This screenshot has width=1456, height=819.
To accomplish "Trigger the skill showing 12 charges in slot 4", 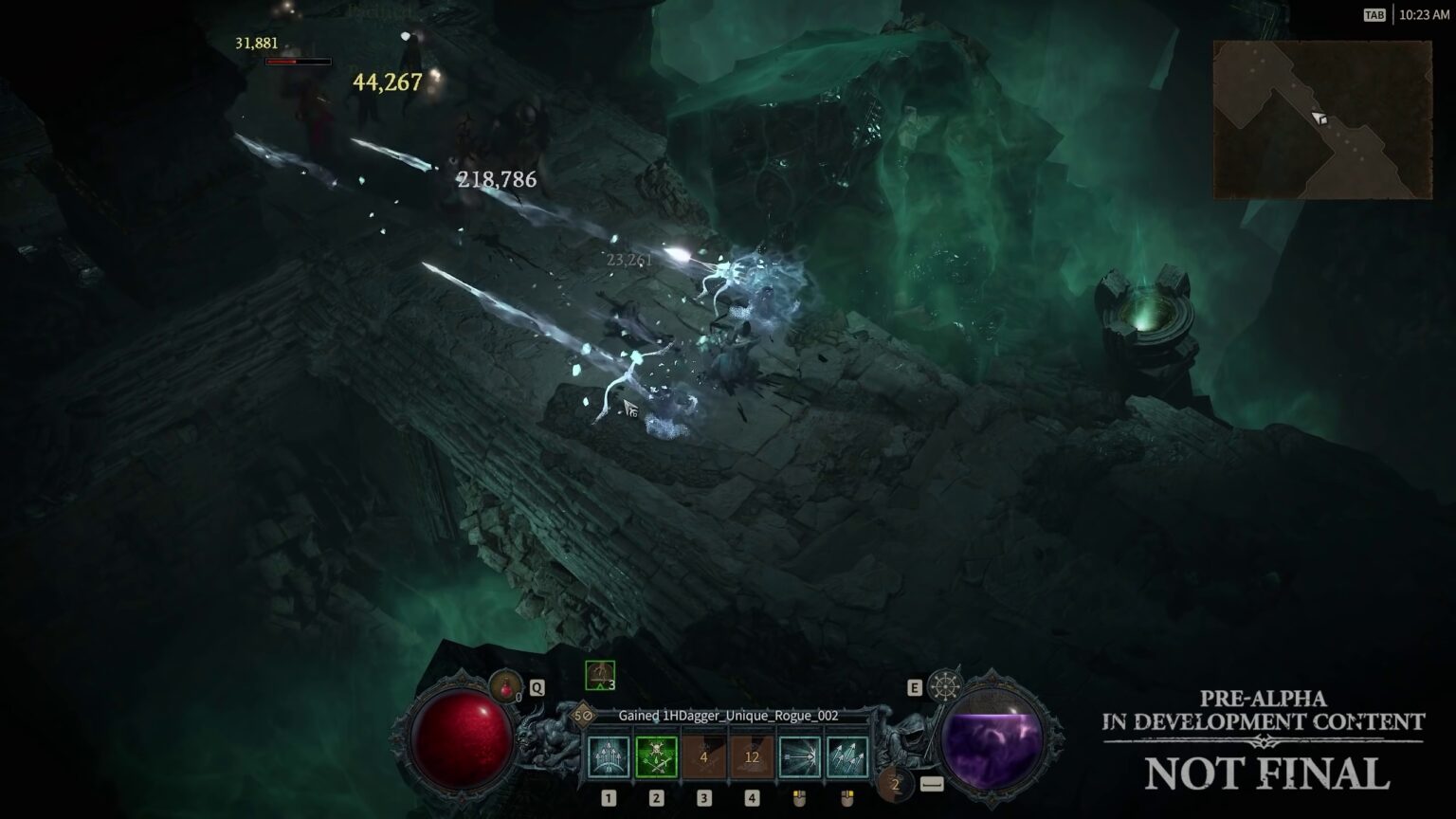I will pyautogui.click(x=752, y=756).
